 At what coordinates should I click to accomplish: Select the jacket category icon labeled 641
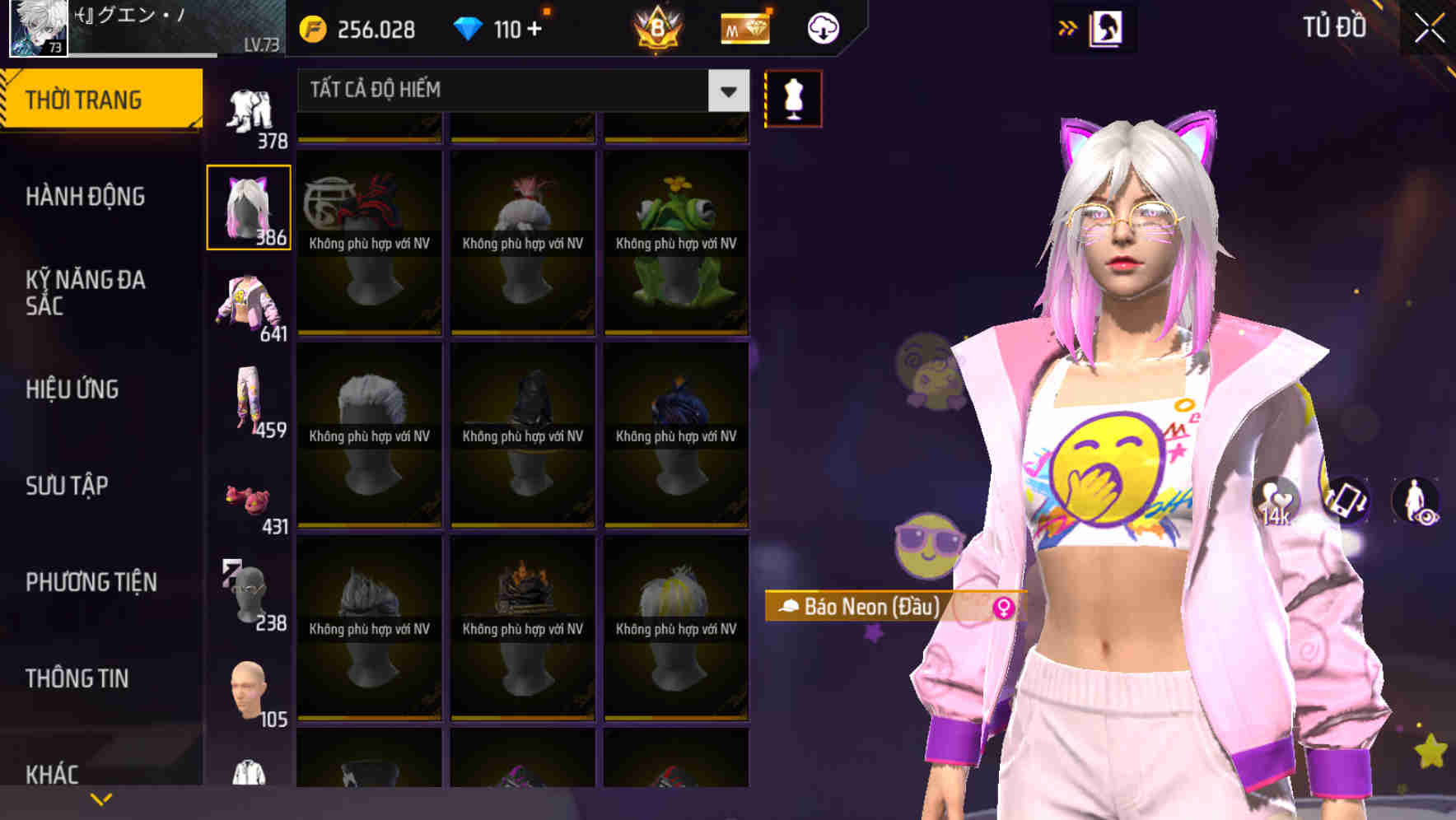click(x=249, y=305)
